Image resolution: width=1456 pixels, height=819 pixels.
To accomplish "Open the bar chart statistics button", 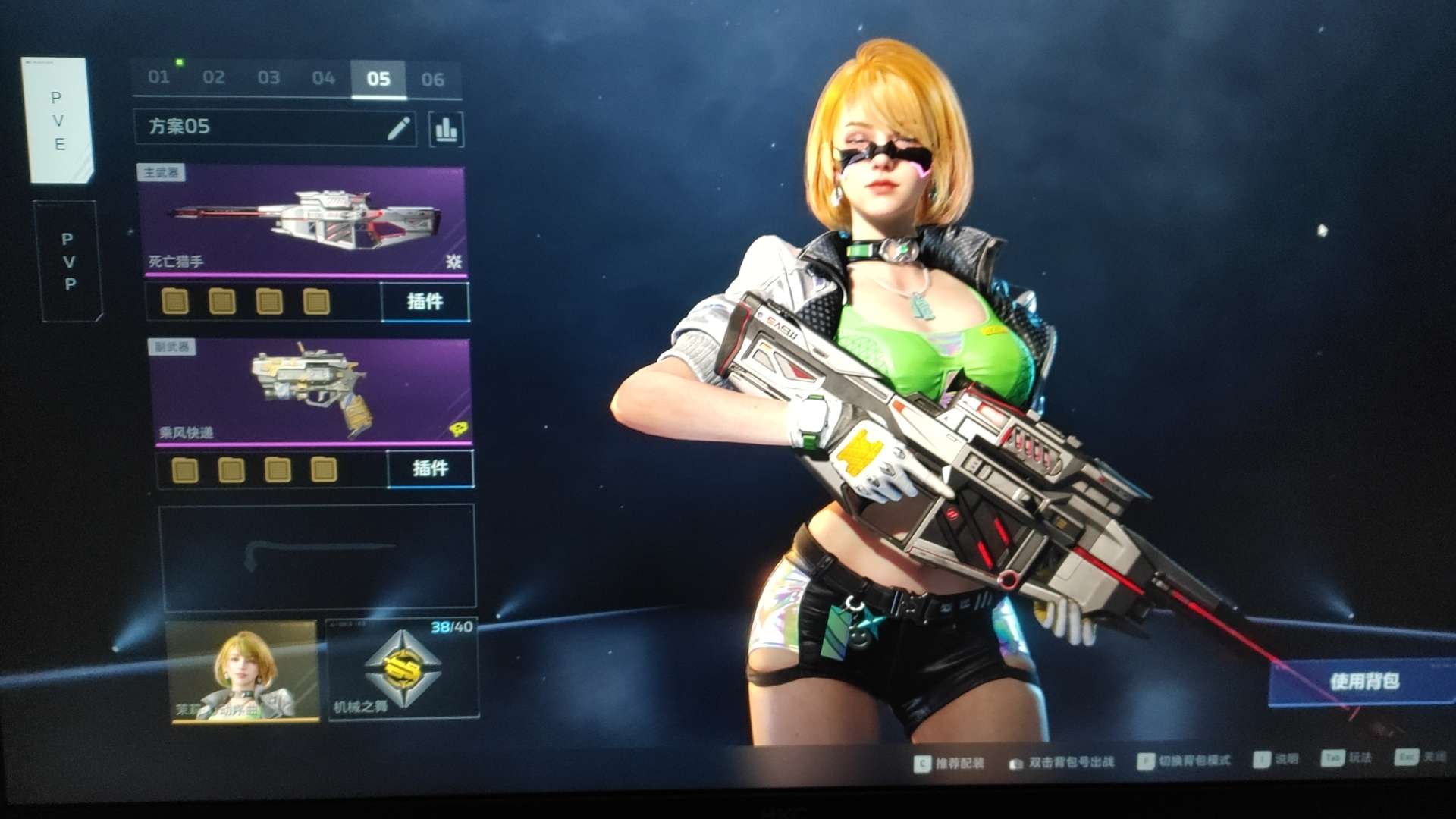I will coord(446,130).
